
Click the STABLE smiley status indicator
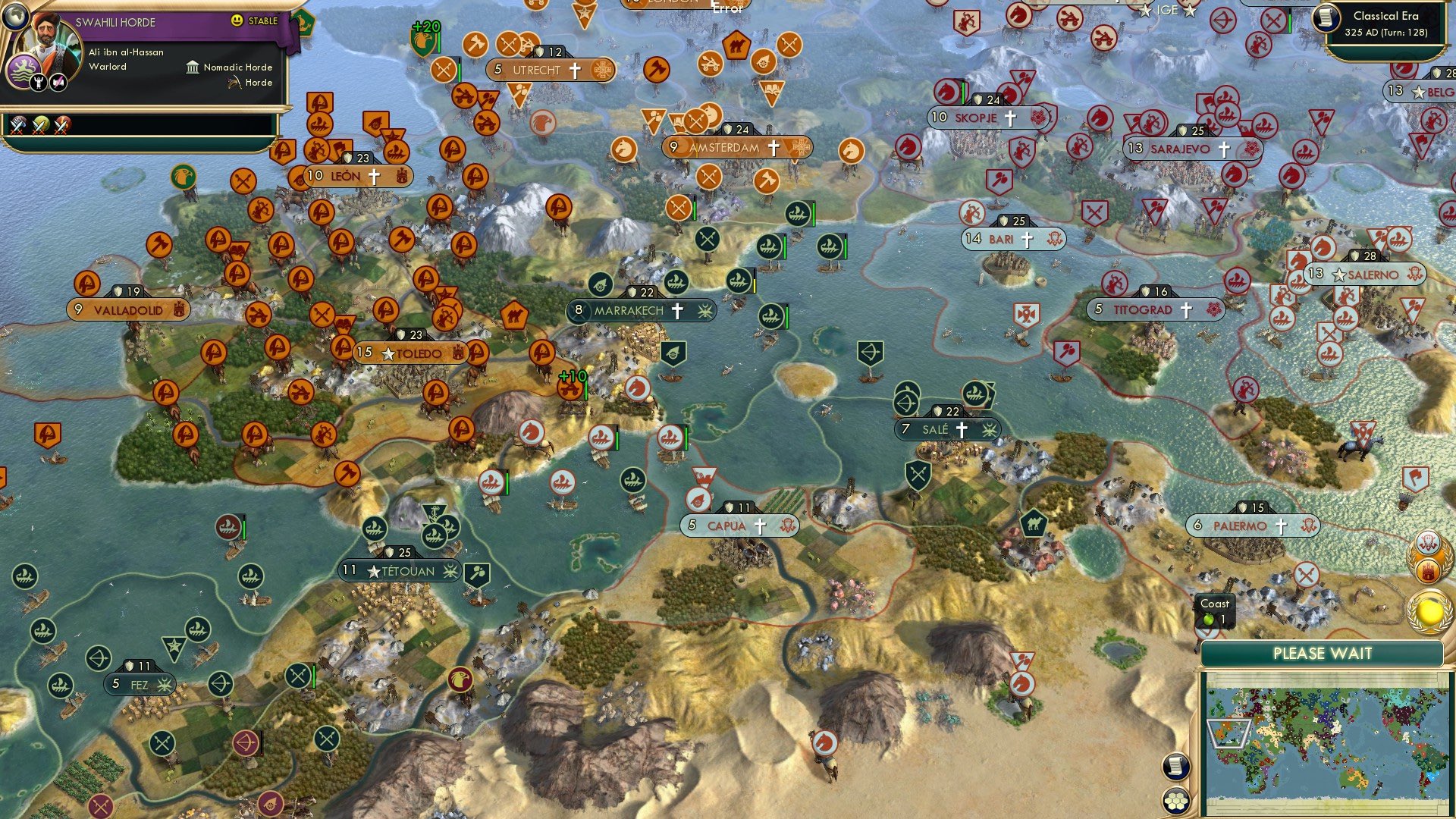coord(238,20)
